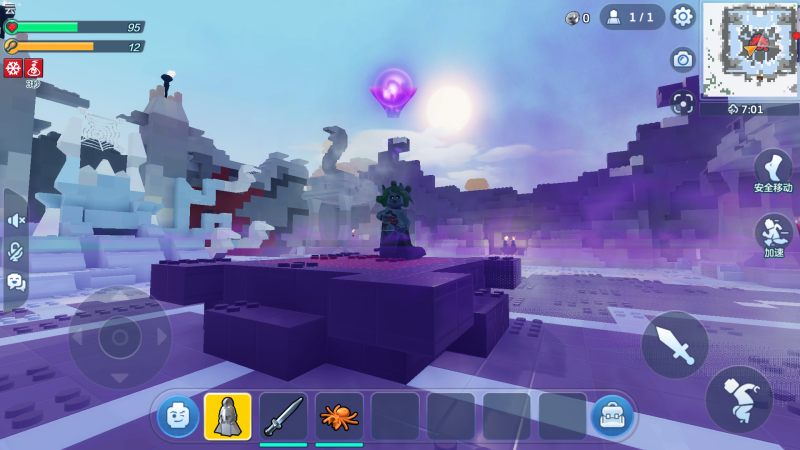The width and height of the screenshot is (800, 450).
Task: Toggle the camera focus view button
Action: point(683,102)
